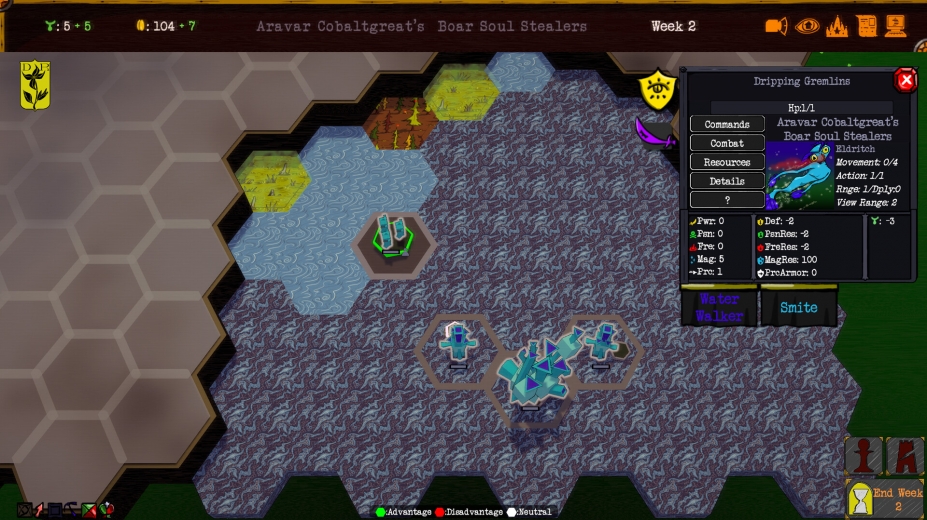The image size is (927, 520).
Task: Open the unit Details
Action: pyautogui.click(x=727, y=181)
